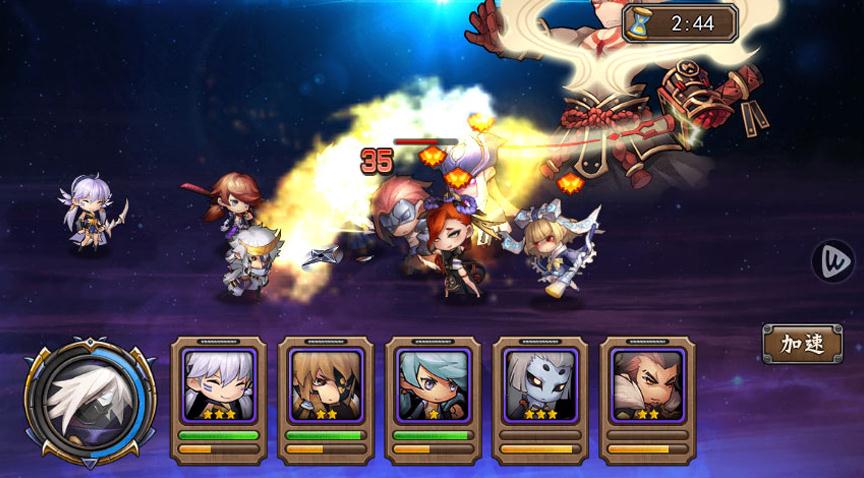Click the round W overlay button
Screen dimensions: 864x478
click(x=833, y=261)
